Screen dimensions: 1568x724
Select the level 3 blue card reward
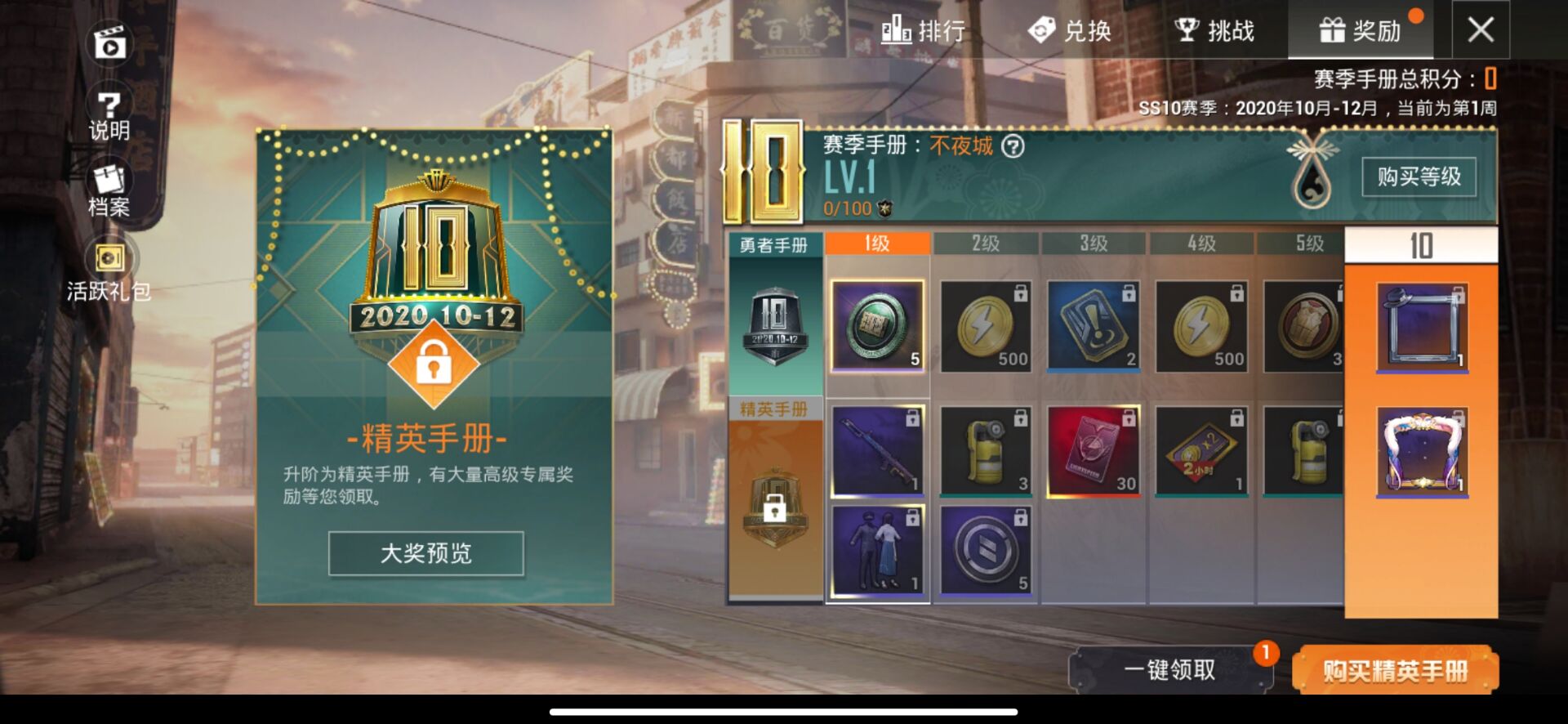(x=1094, y=326)
